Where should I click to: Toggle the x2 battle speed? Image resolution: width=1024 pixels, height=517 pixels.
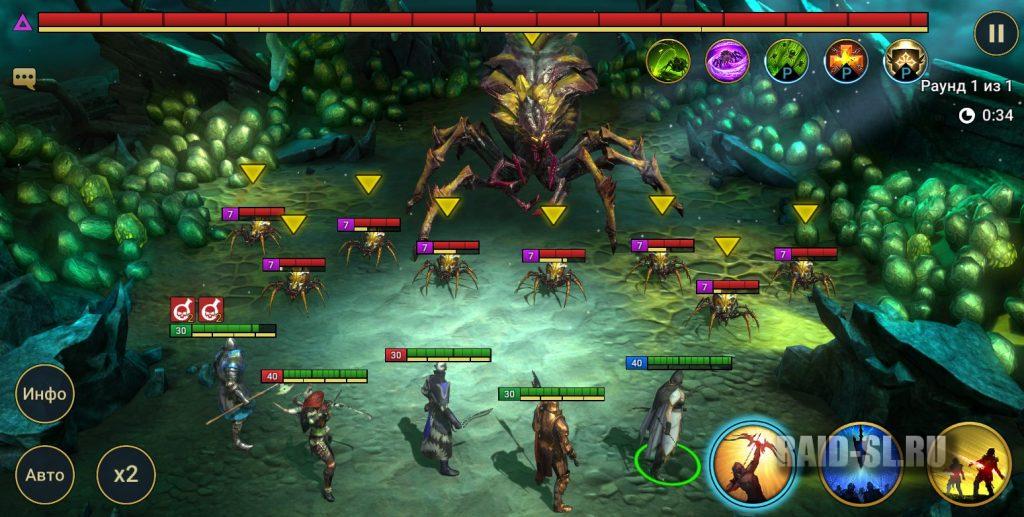126,472
